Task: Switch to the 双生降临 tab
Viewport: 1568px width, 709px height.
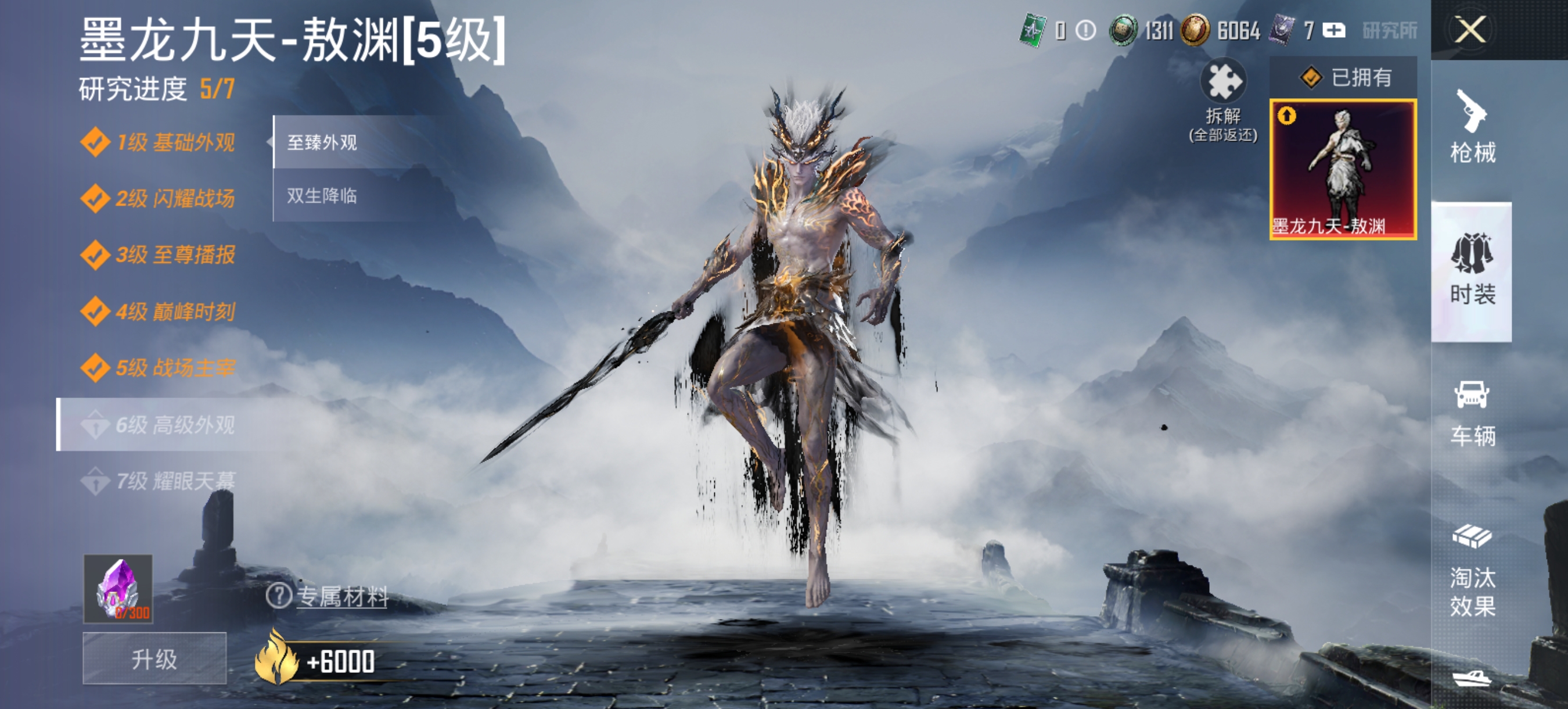Action: [x=323, y=196]
